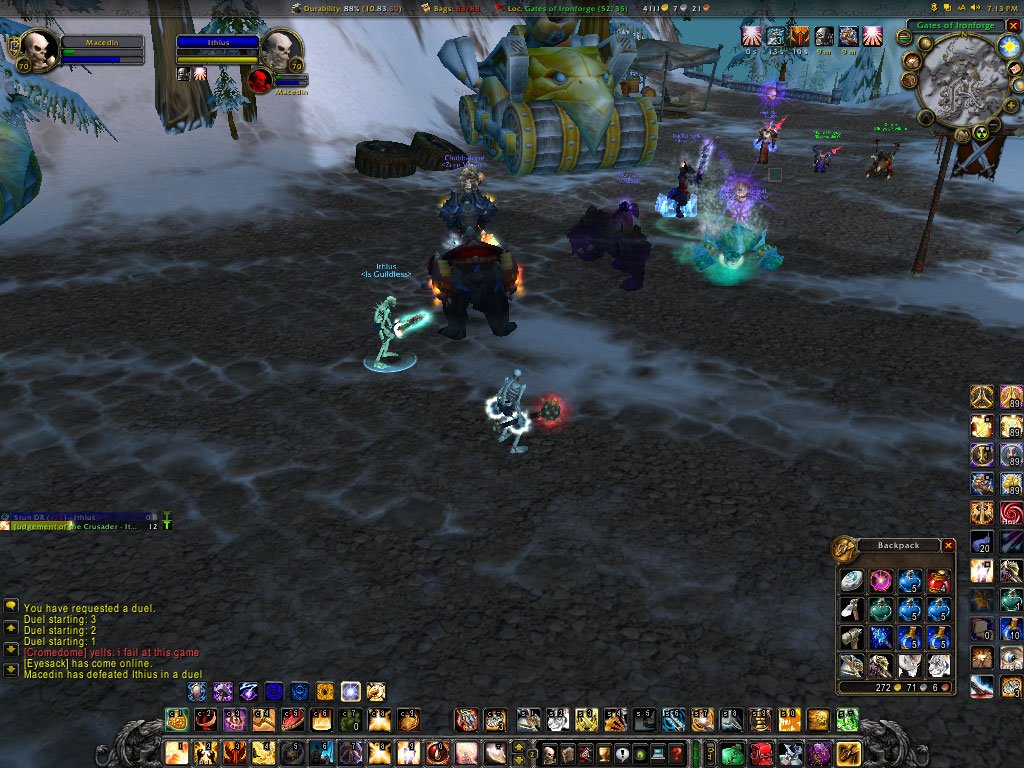Select the red potion stack in Backpack
Viewport: 1024px width, 768px height.
(x=937, y=581)
